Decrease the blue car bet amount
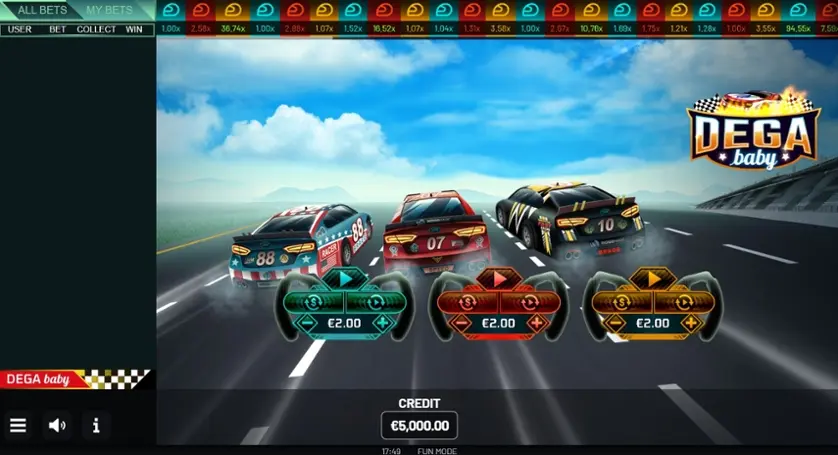This screenshot has height=455, width=838. point(308,323)
